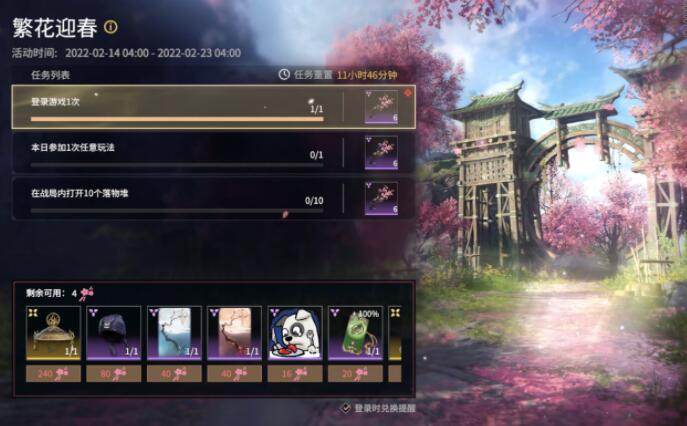Select the blue blossom card exchange item
687x426 pixels.
(174, 333)
